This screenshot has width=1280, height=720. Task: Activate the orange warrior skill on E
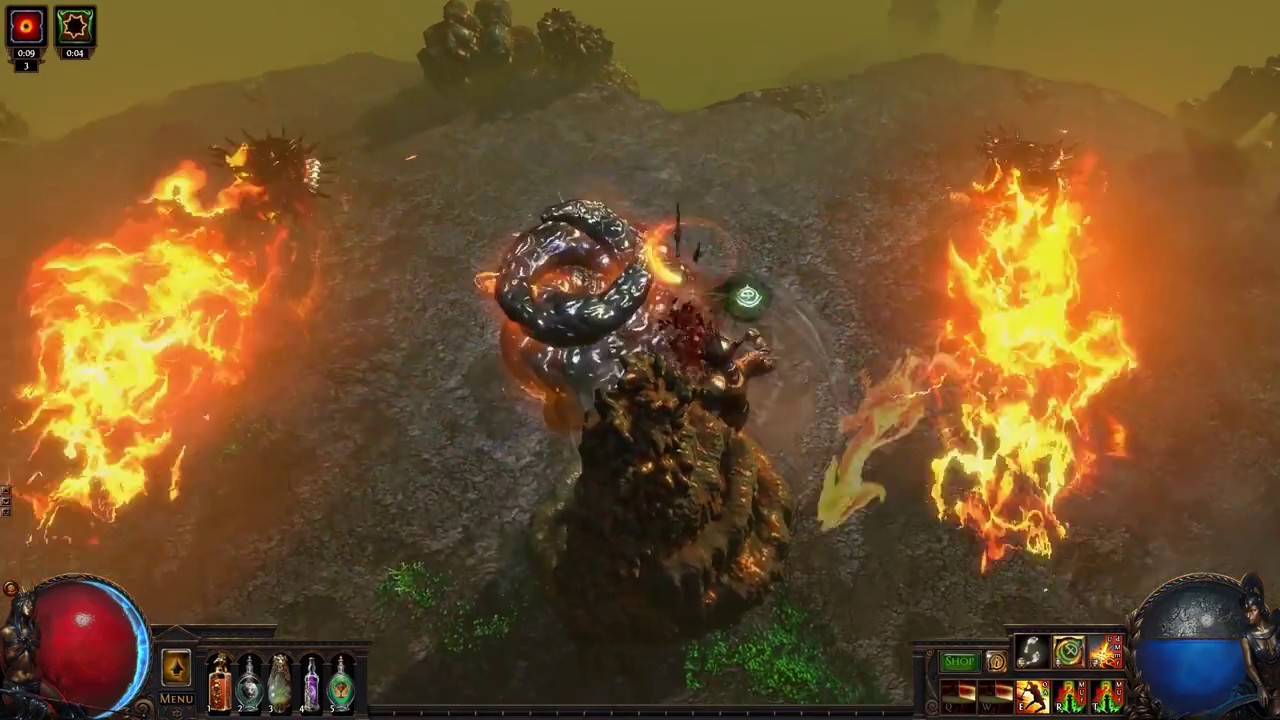[x=1032, y=695]
